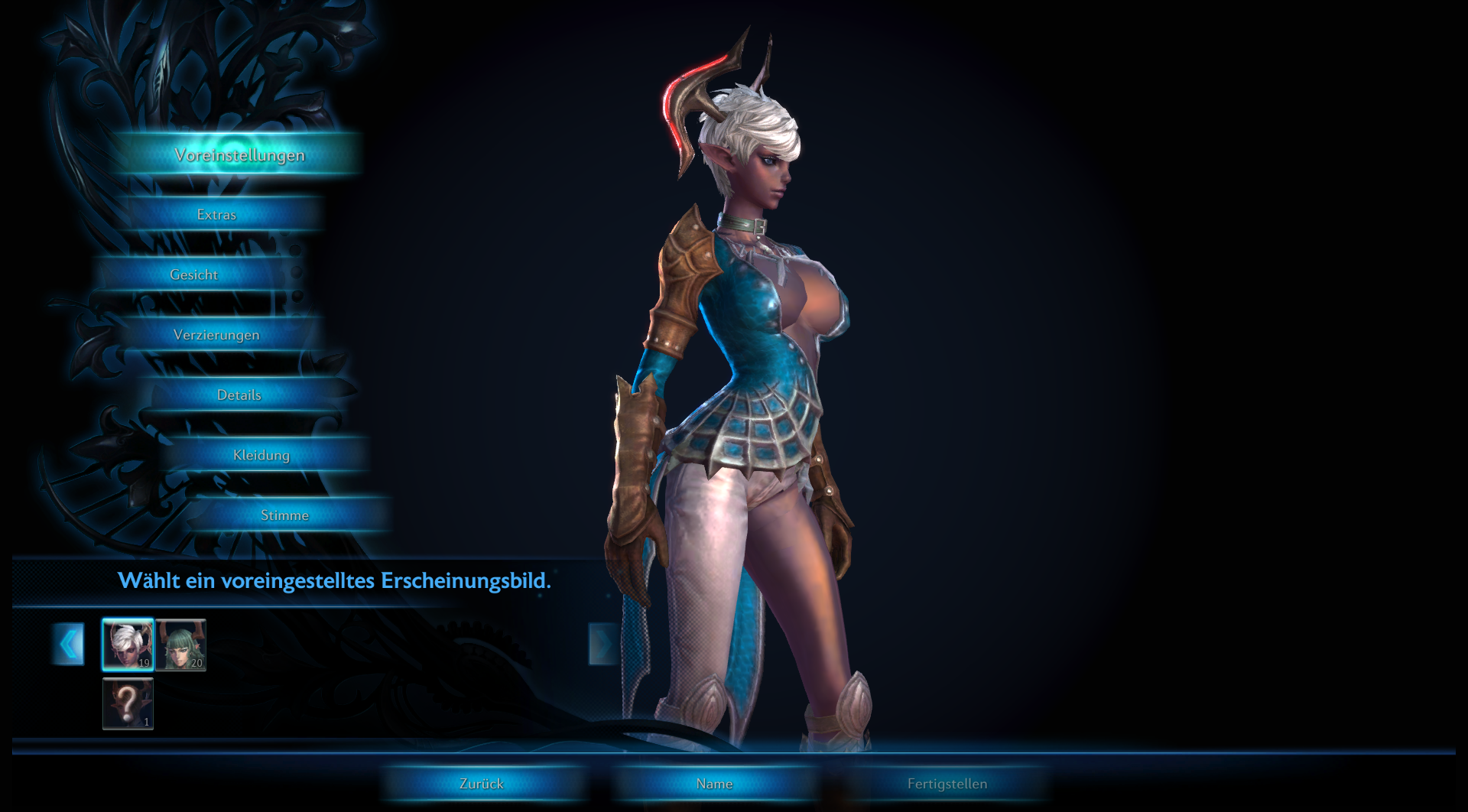Open the Stimme voice settings
The width and height of the screenshot is (1468, 812).
click(x=284, y=515)
